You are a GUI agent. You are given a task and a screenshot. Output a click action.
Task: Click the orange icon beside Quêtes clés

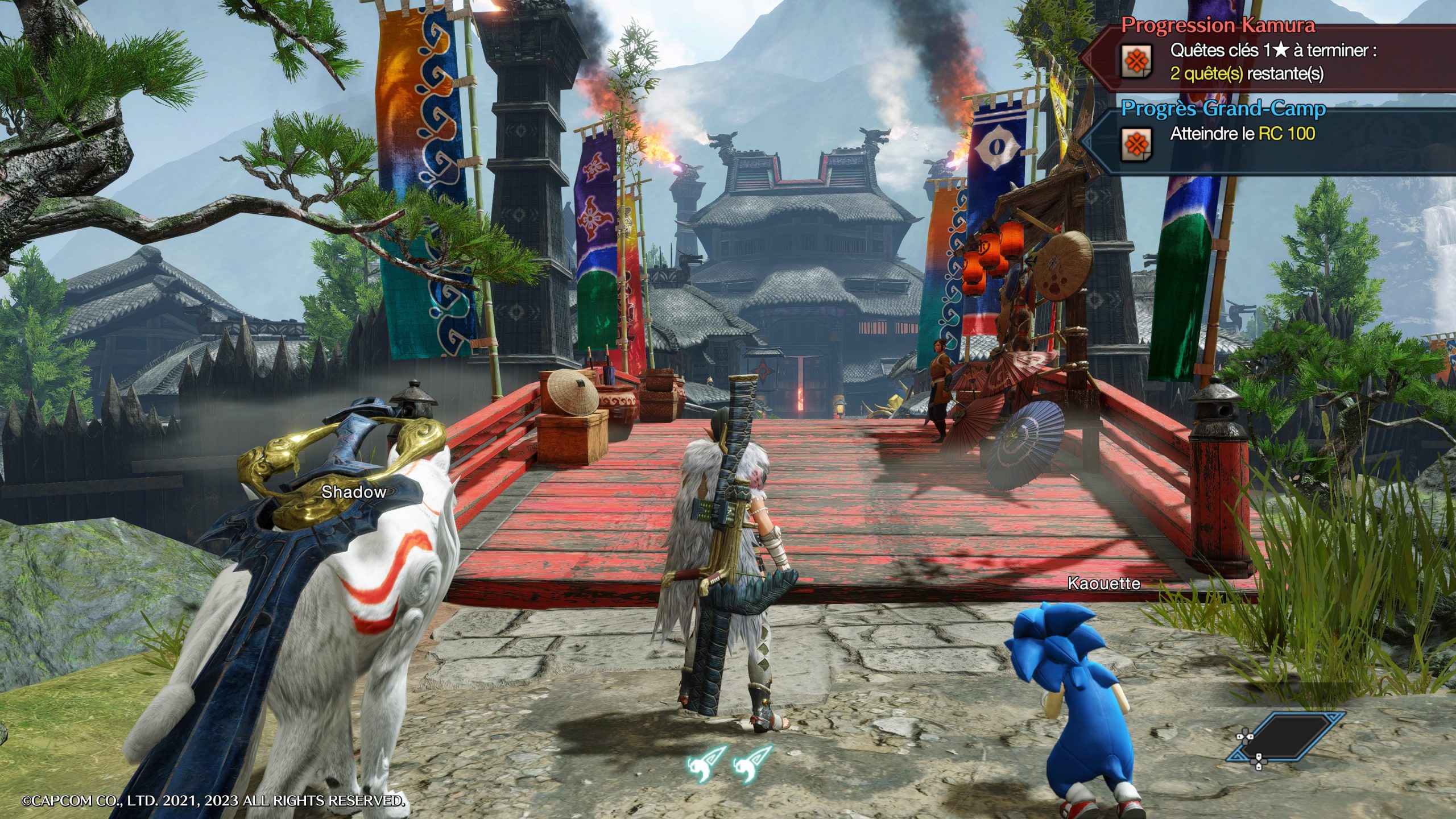coord(1136,61)
